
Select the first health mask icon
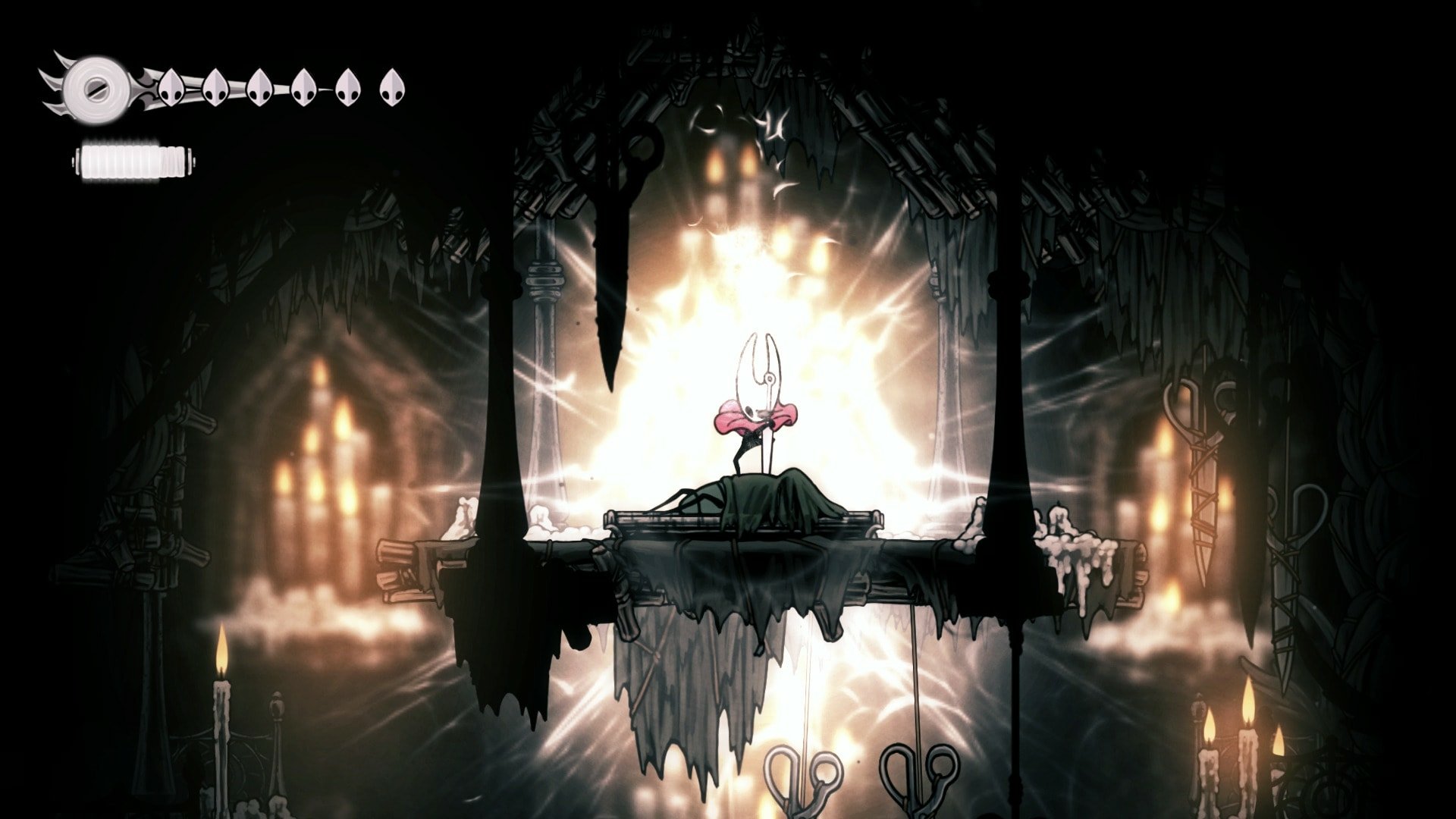coord(171,87)
